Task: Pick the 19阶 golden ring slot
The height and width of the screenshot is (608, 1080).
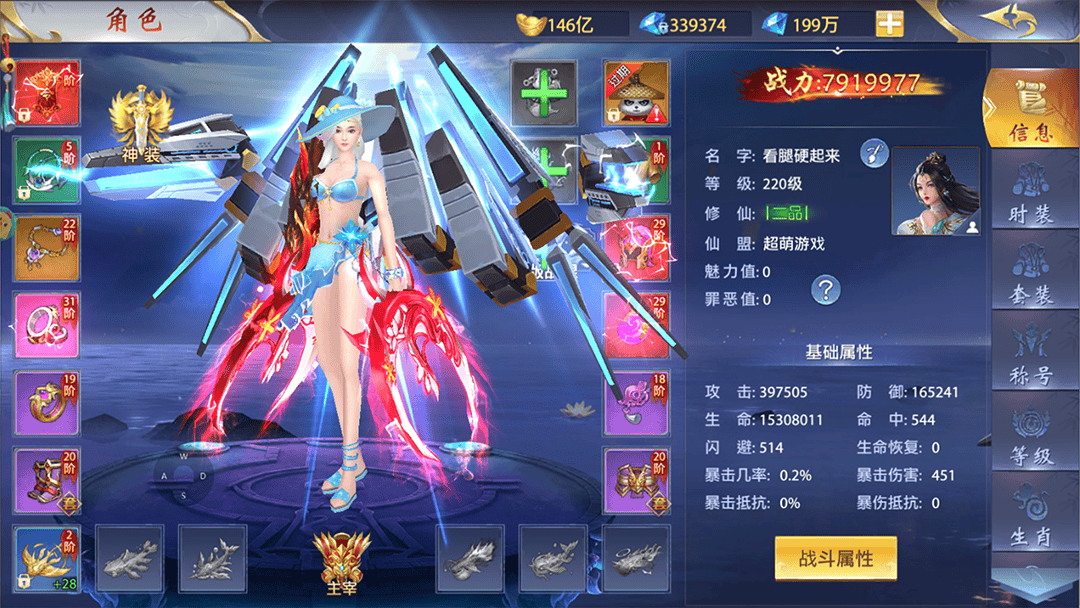Action: pos(47,402)
